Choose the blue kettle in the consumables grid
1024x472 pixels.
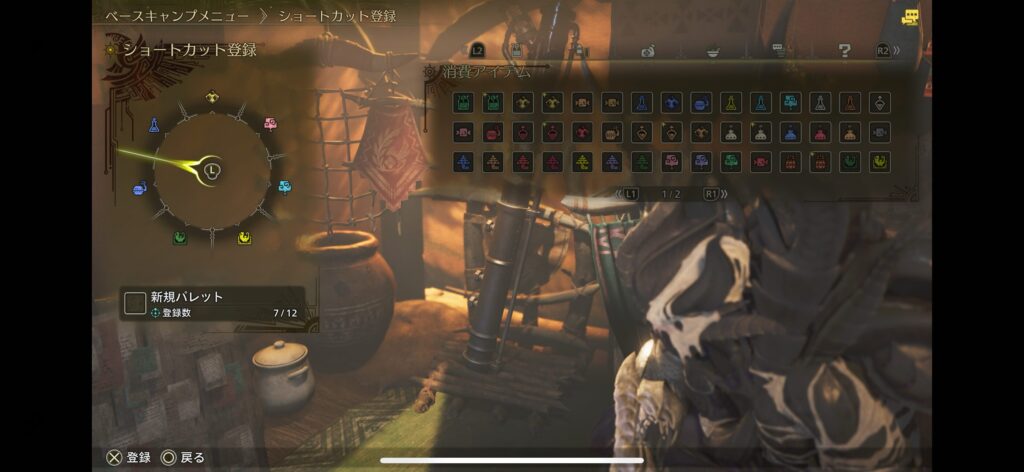tap(701, 102)
